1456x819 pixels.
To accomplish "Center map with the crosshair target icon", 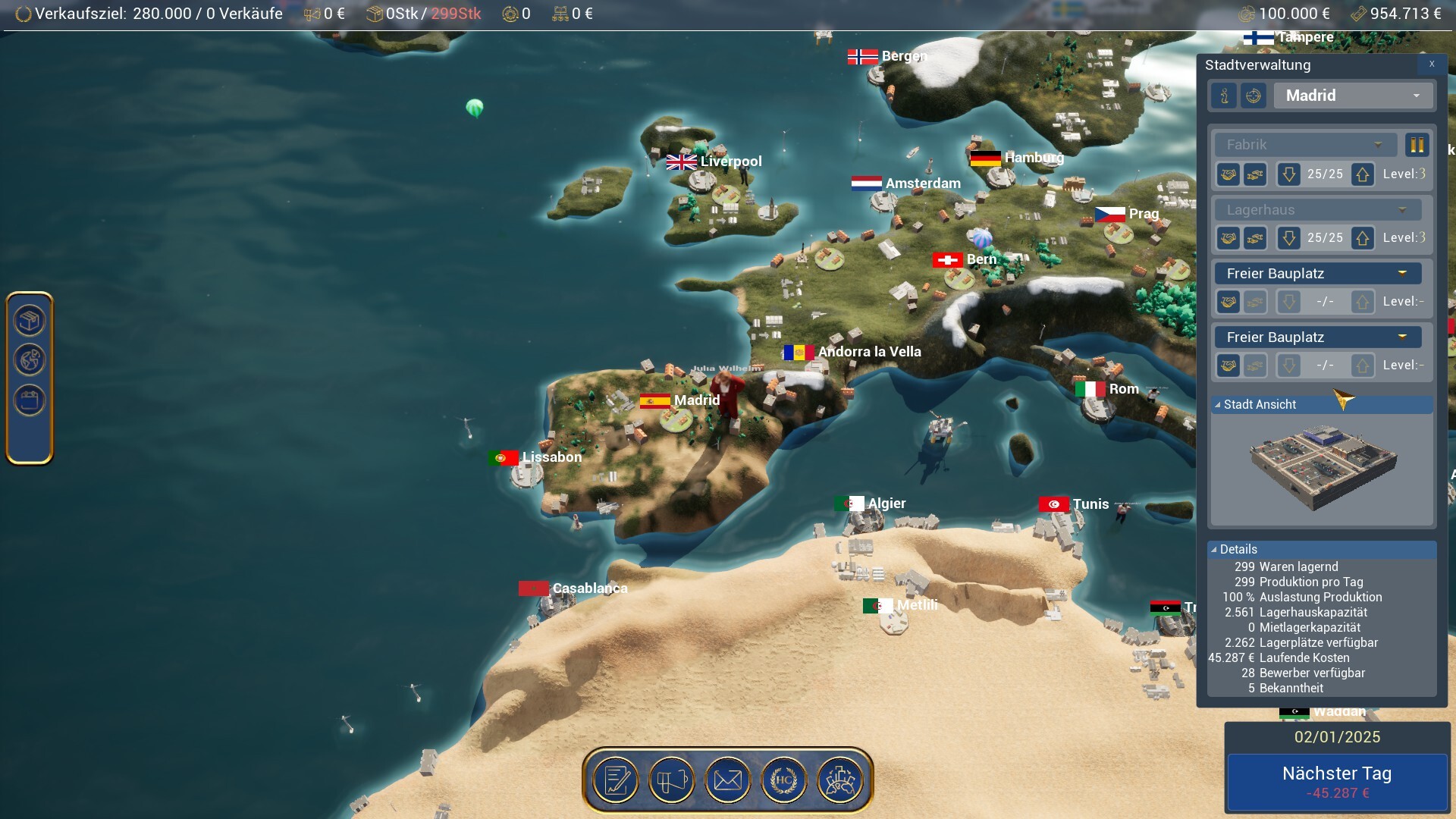I will pyautogui.click(x=1254, y=96).
